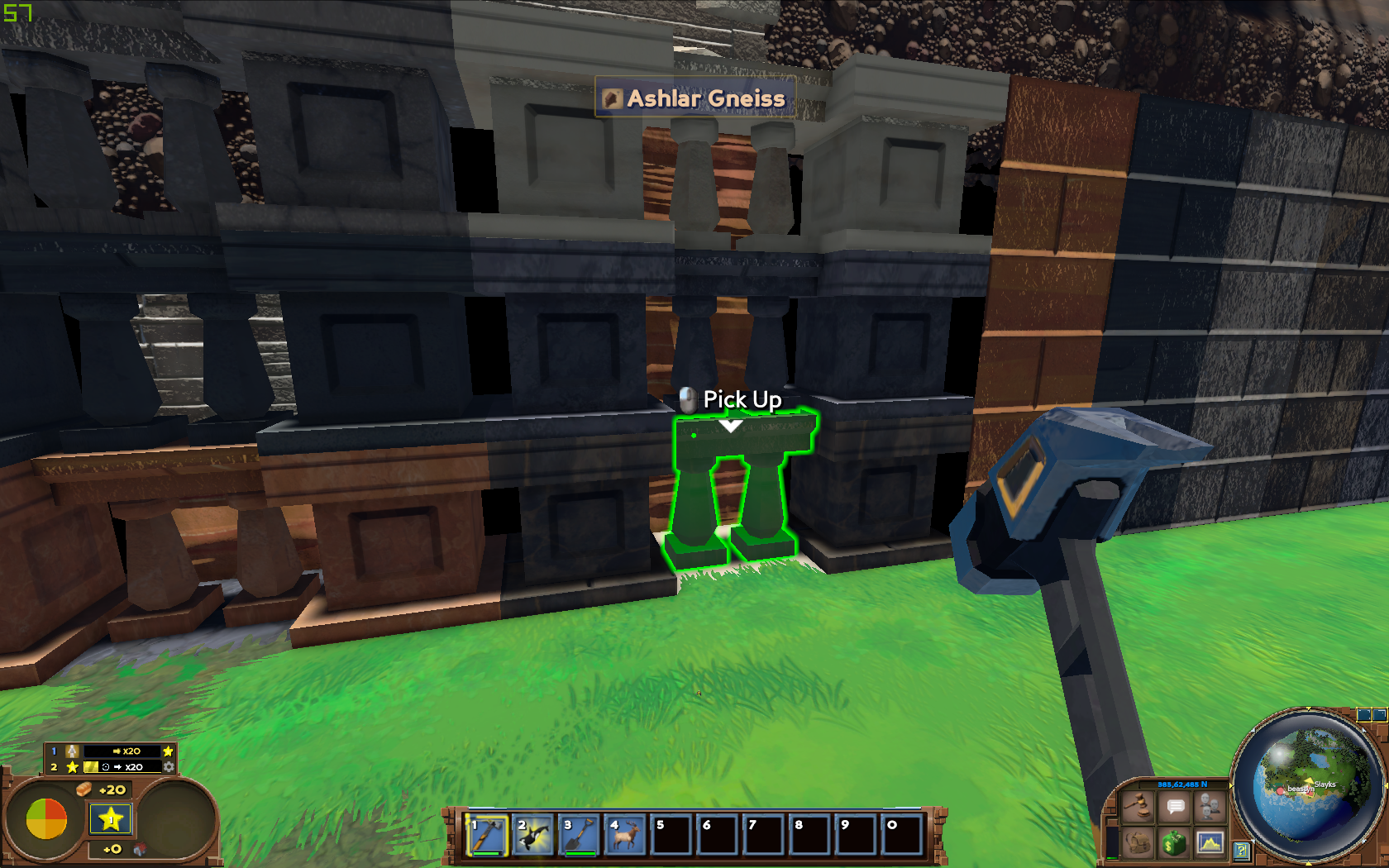Show the players list with the three heads icon
Screen dimensions: 1389x868
pyautogui.click(x=1210, y=805)
